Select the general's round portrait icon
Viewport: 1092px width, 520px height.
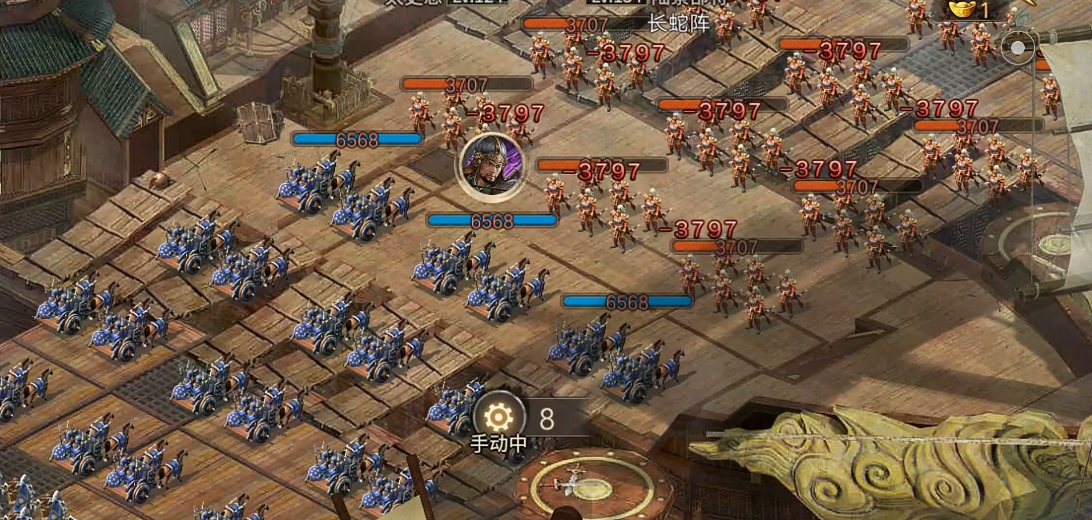(x=490, y=163)
